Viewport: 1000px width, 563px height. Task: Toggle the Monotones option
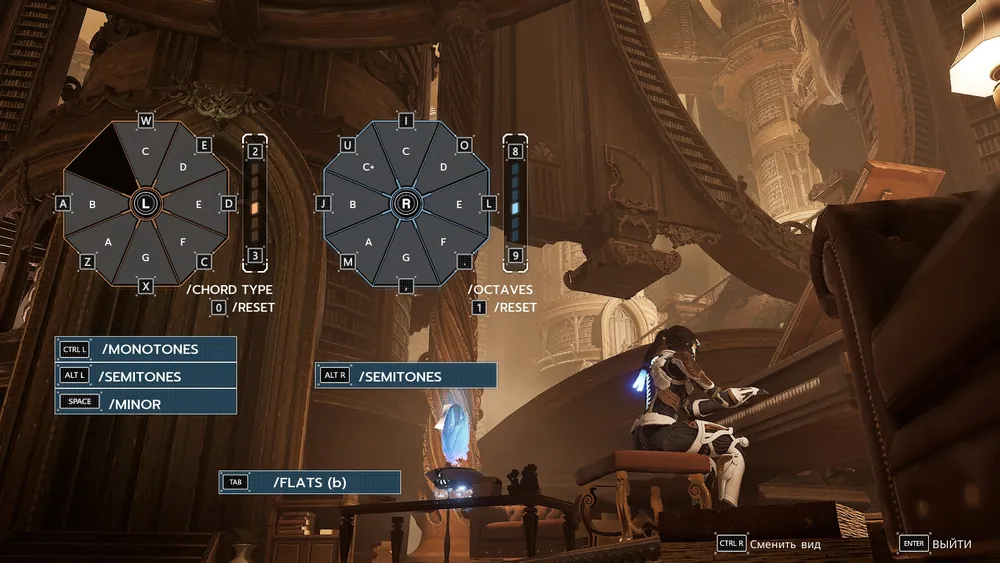point(146,349)
